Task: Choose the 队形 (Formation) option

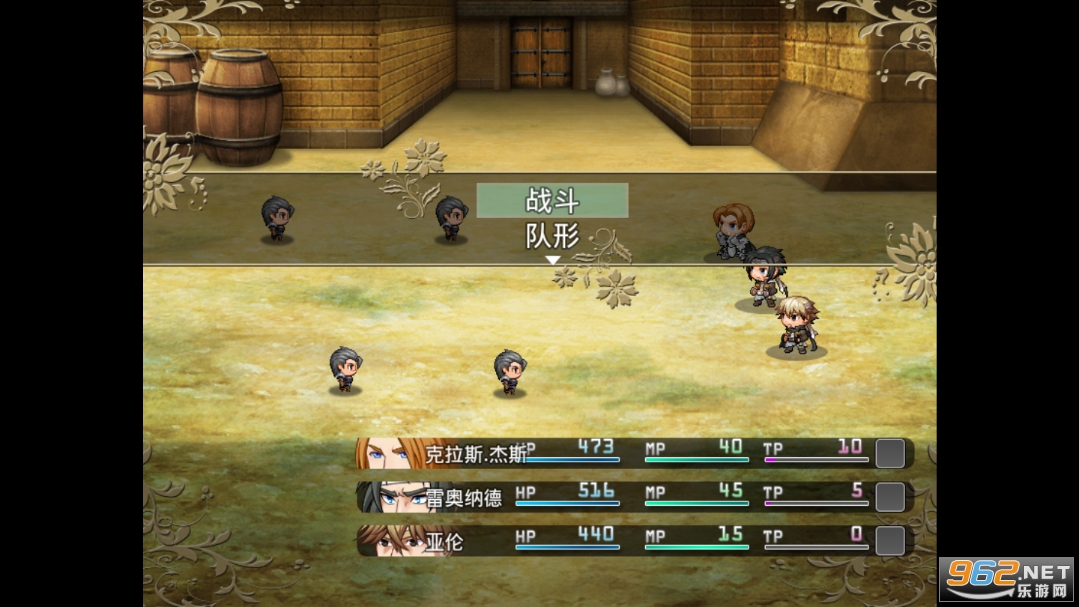Action: [552, 236]
